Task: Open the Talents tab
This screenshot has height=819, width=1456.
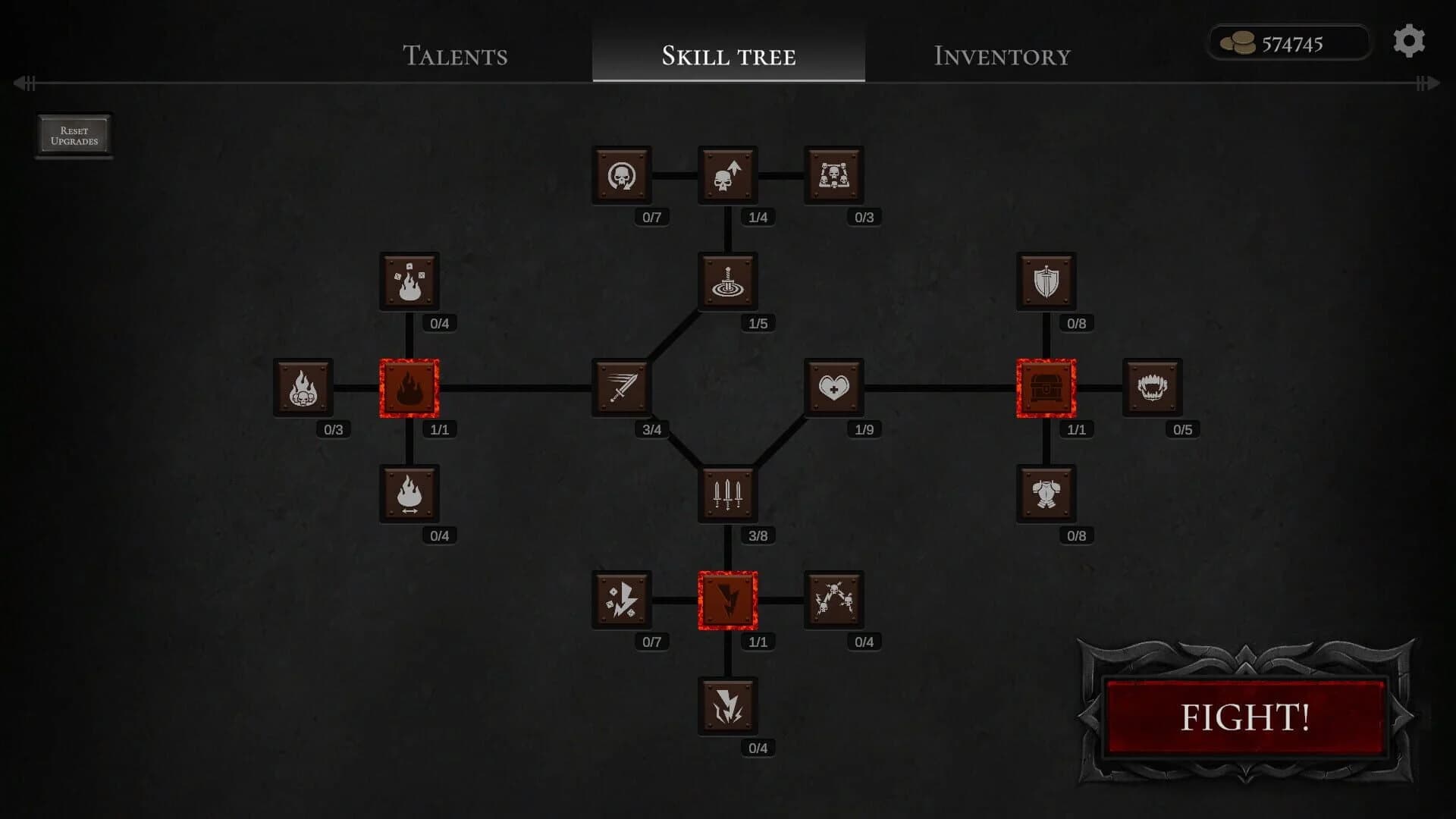Action: coord(456,56)
